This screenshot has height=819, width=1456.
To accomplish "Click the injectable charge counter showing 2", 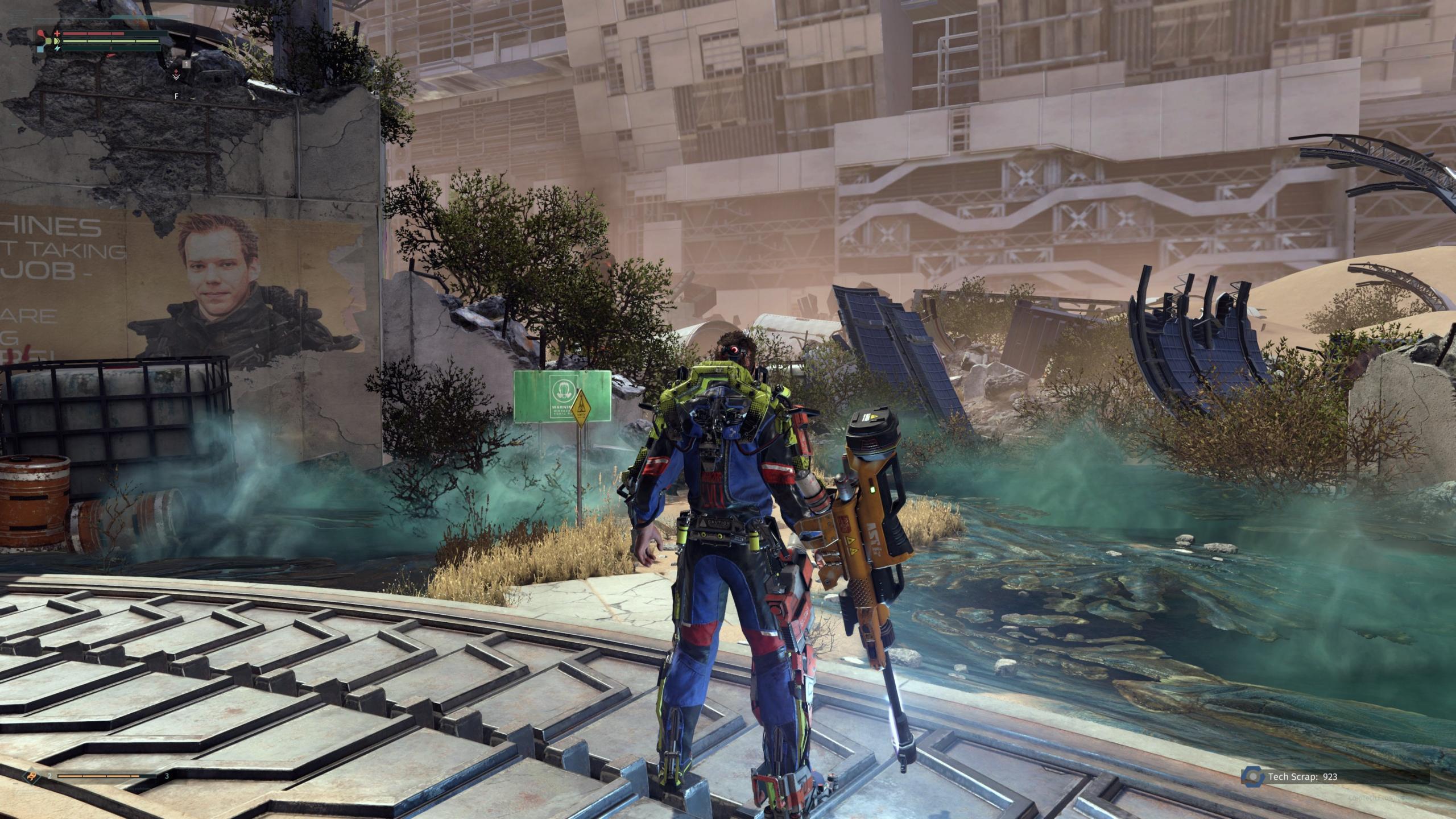I will (49, 776).
